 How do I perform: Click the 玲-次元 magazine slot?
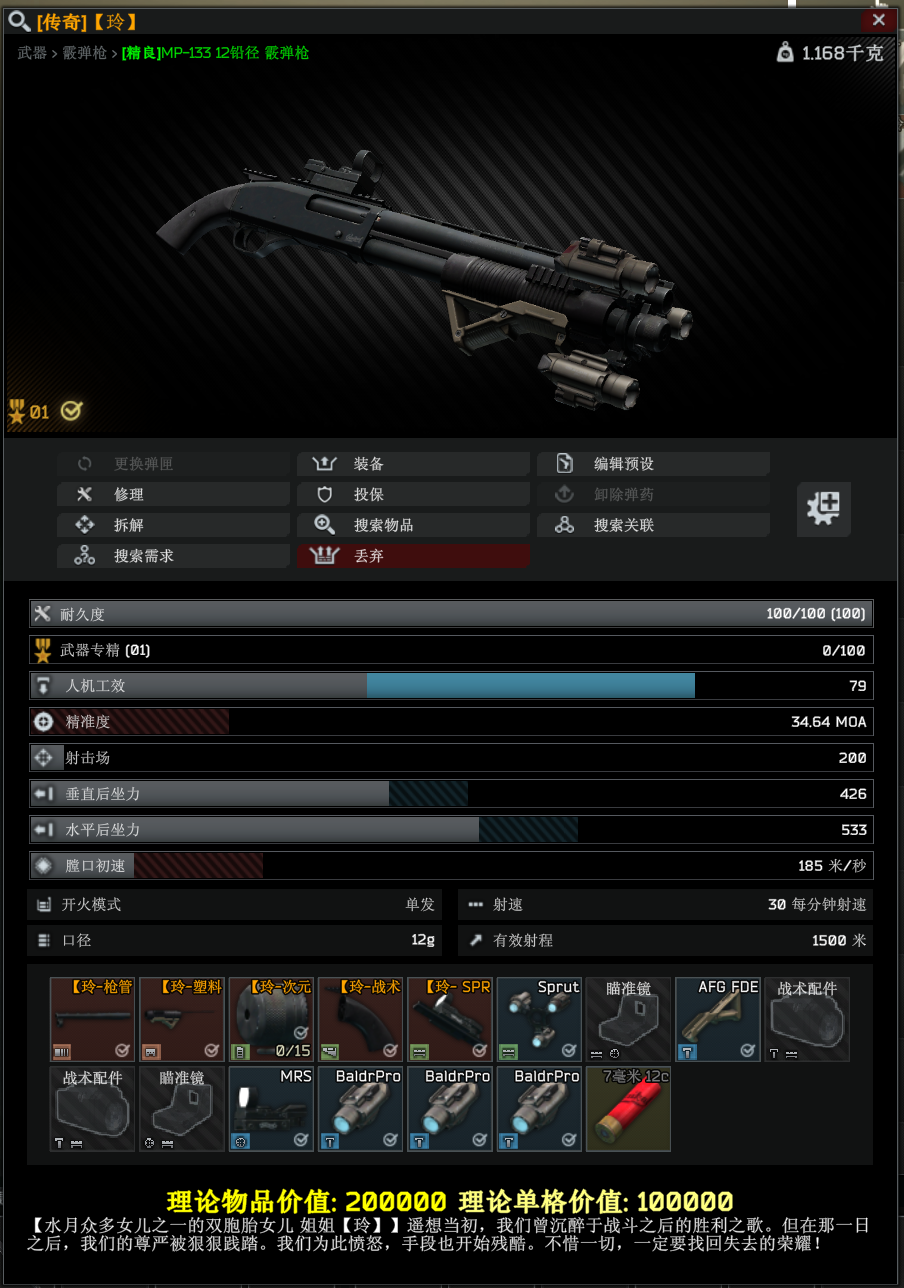coord(270,1019)
